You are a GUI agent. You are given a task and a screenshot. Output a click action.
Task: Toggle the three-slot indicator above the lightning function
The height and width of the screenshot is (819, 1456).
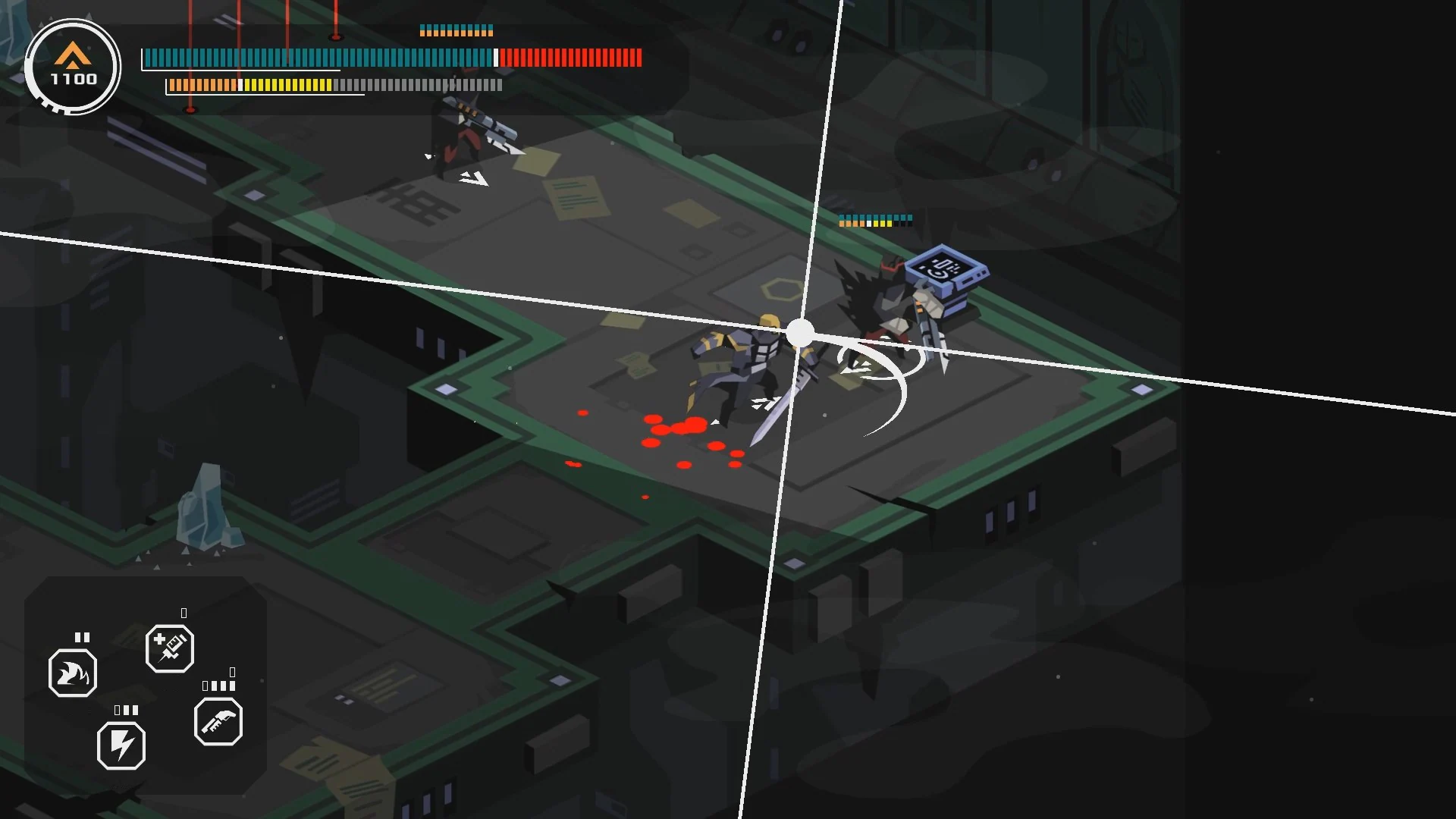(x=127, y=711)
